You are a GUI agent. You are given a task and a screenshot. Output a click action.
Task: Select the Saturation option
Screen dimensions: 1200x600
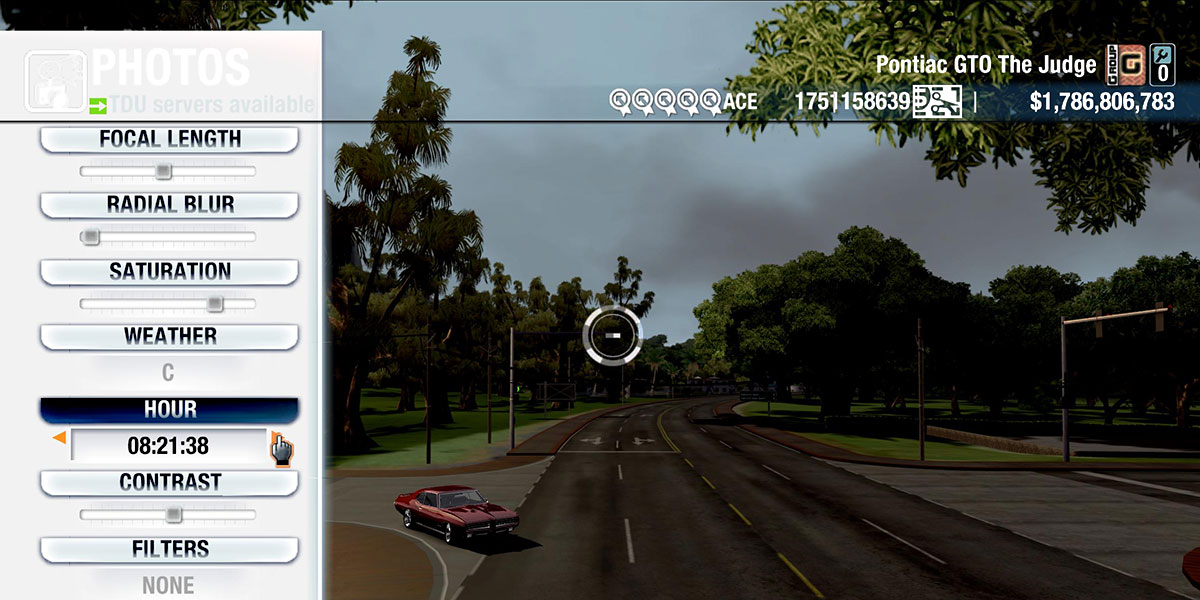tap(169, 272)
